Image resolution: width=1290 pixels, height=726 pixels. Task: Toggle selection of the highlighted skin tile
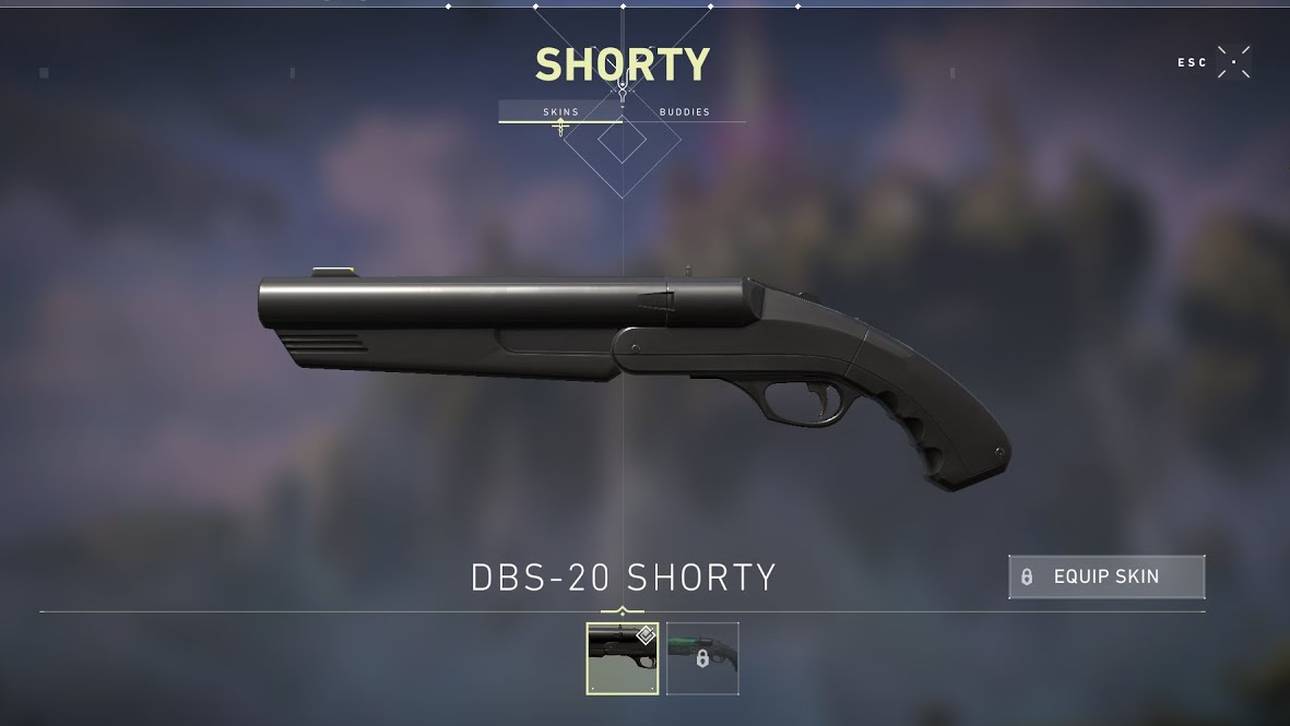point(622,656)
